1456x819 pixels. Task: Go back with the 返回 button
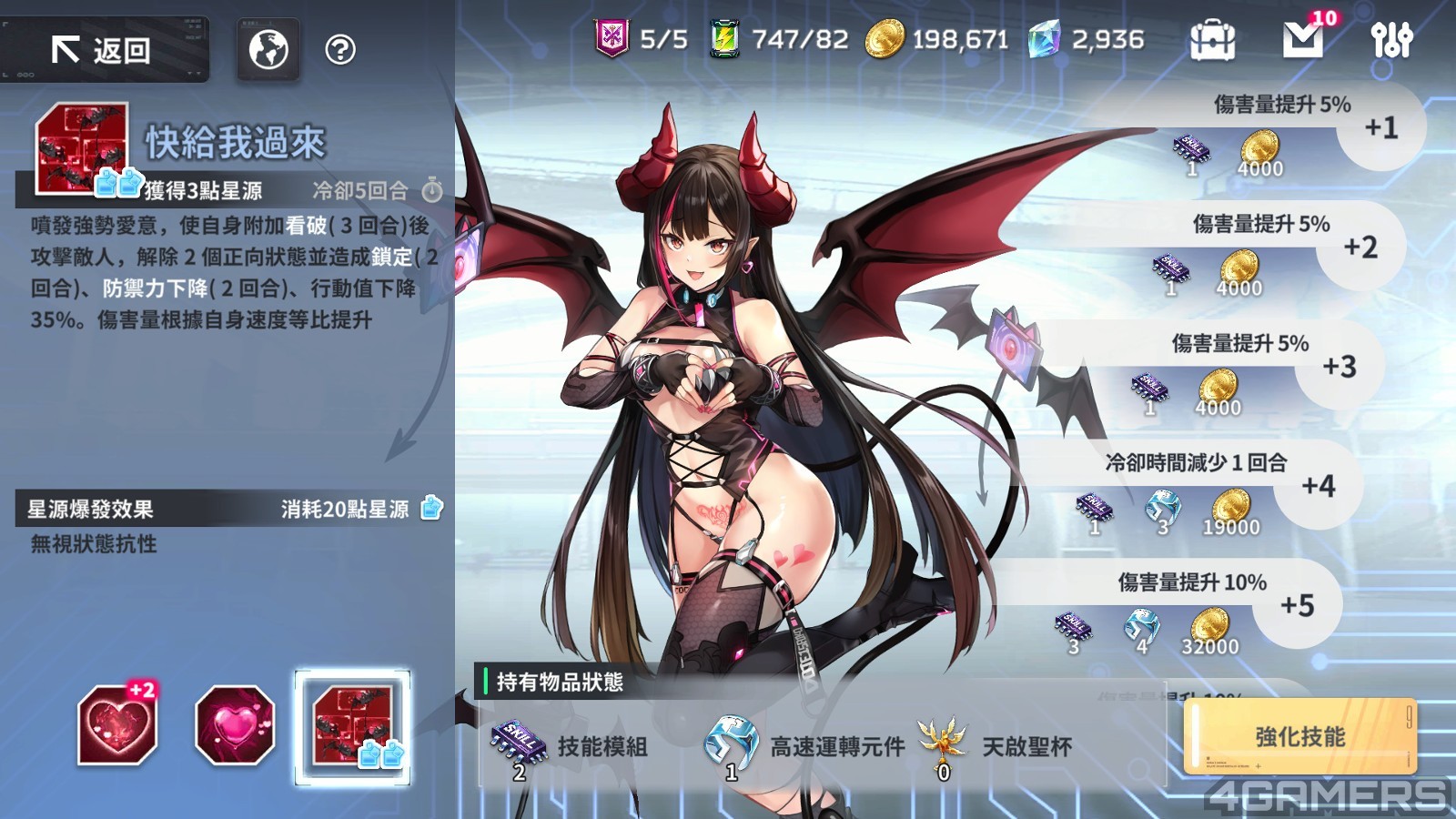[104, 50]
